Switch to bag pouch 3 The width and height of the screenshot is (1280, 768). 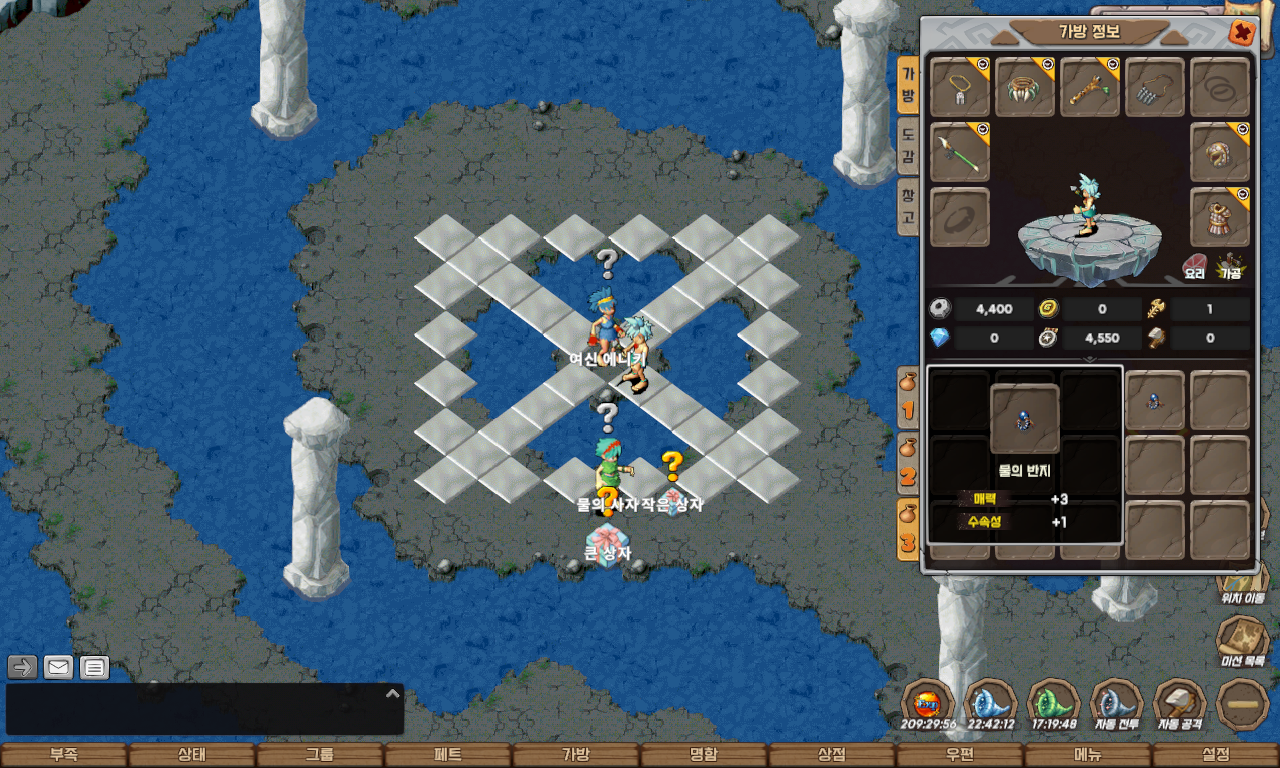tap(907, 530)
